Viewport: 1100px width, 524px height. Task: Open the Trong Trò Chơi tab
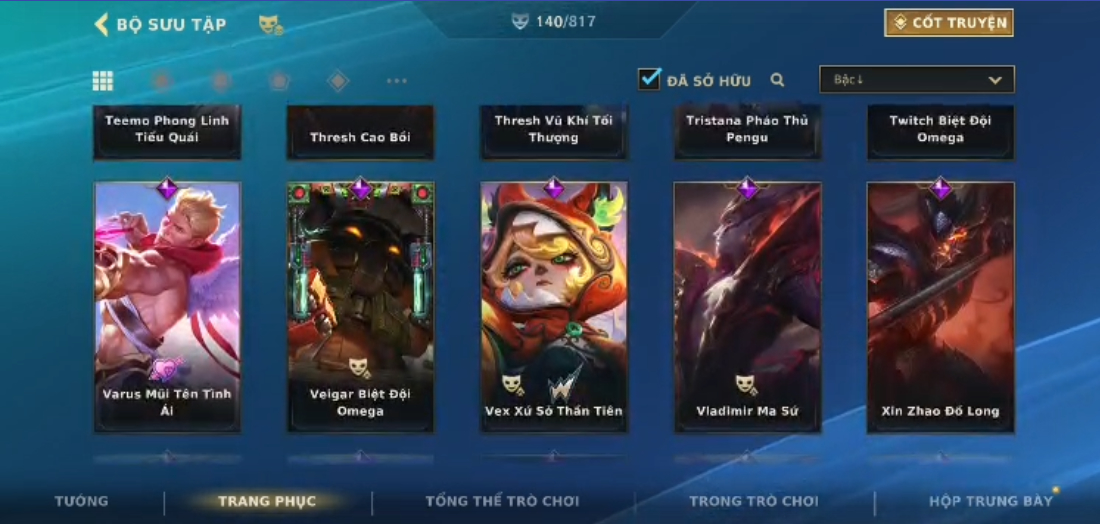tap(753, 501)
